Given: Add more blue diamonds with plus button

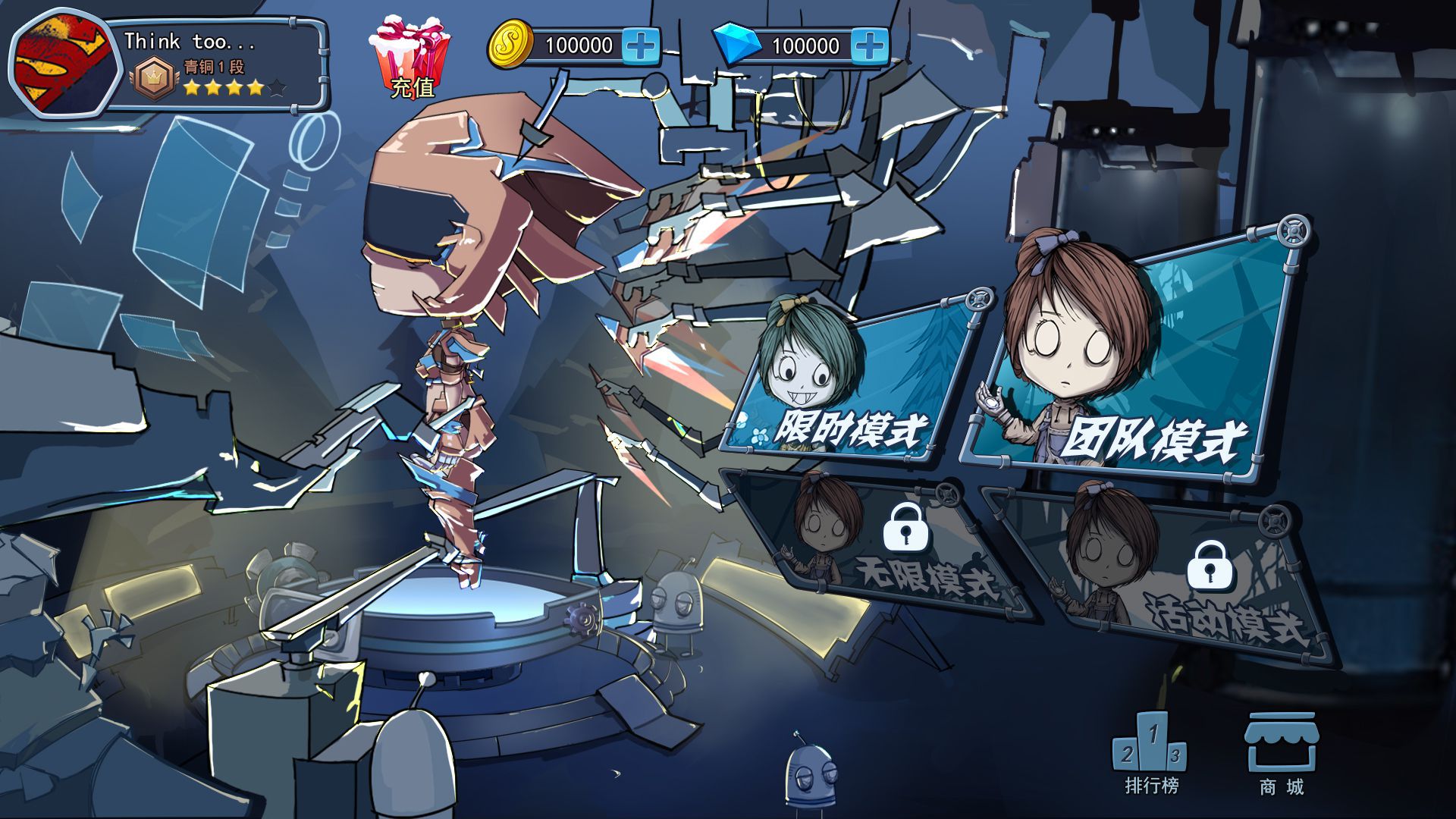Looking at the screenshot, I should [x=869, y=45].
